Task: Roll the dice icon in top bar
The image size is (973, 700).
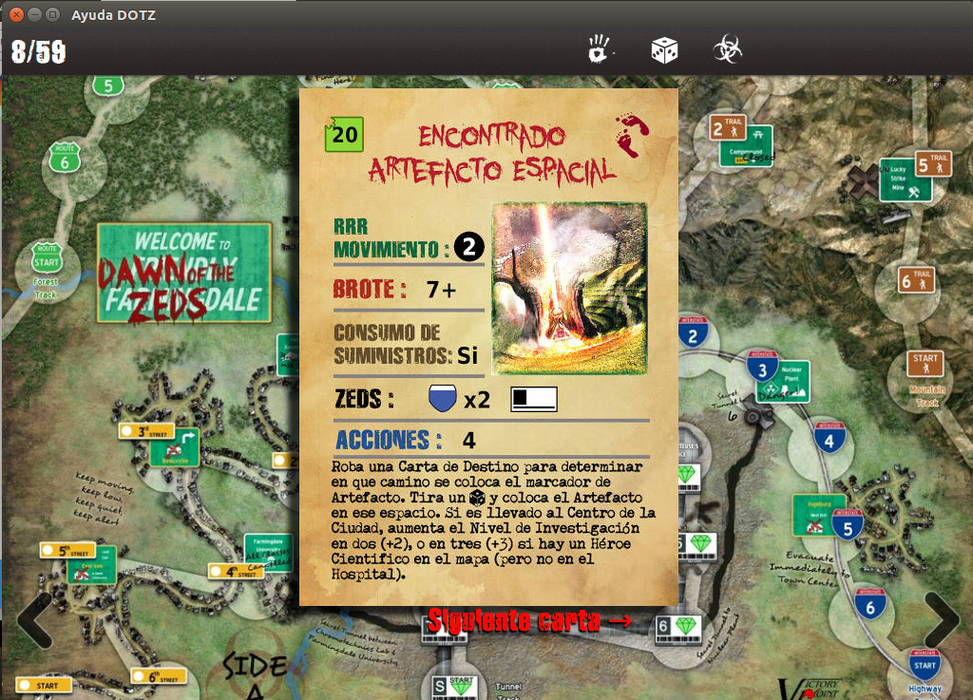Action: coord(664,48)
